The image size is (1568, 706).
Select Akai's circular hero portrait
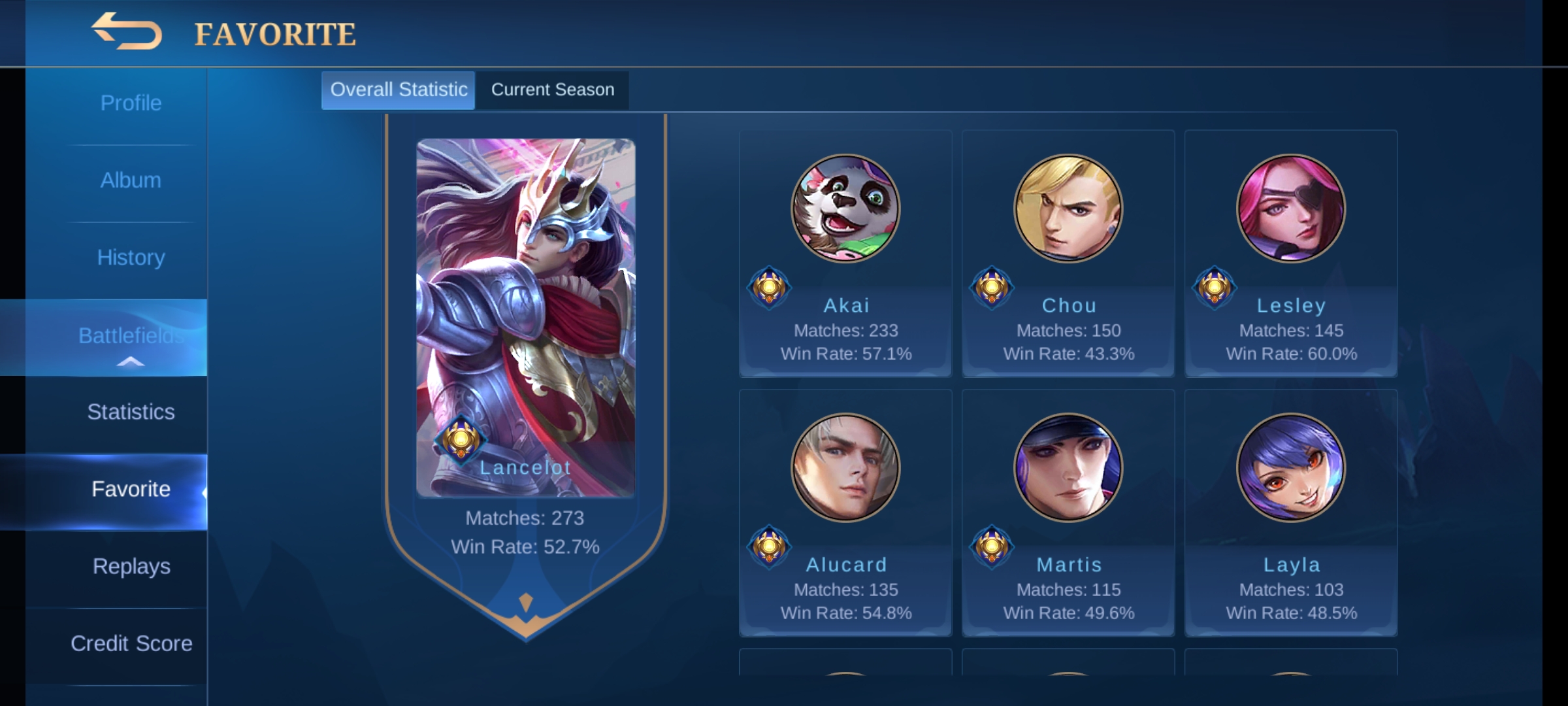coord(845,209)
